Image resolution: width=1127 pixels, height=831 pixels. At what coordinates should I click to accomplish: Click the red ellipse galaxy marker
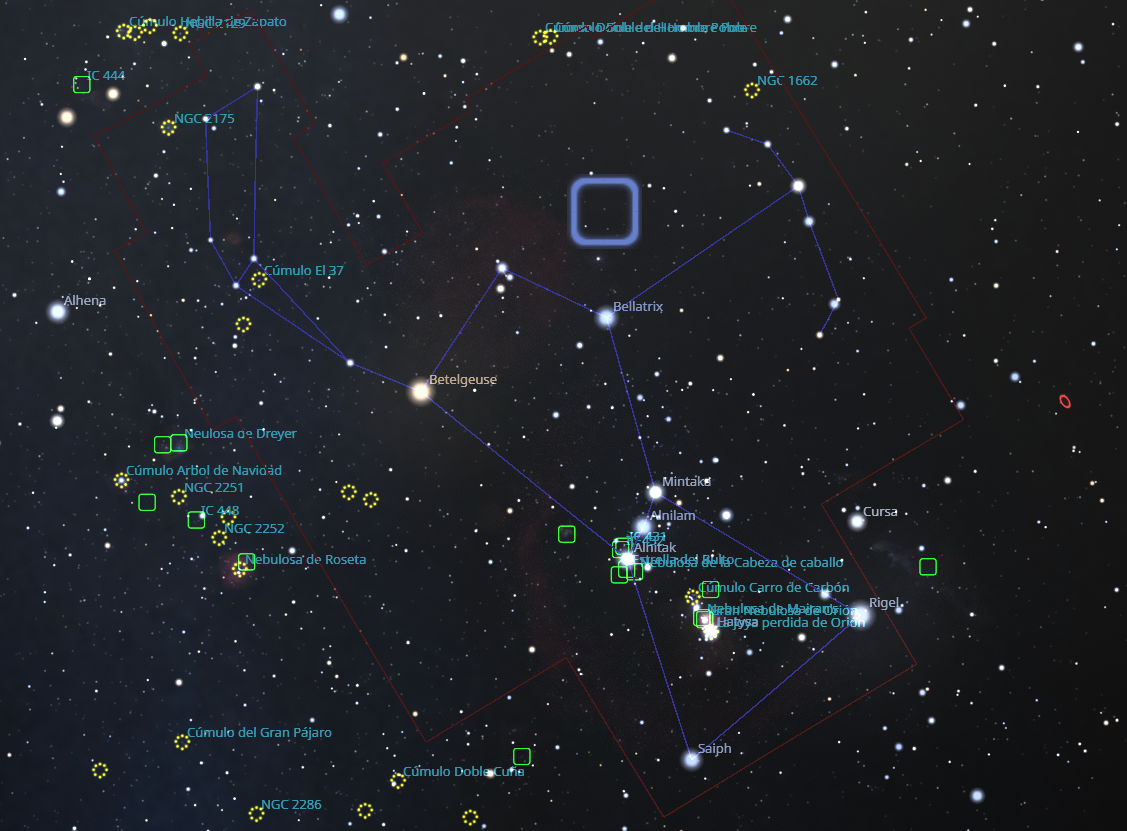click(x=1065, y=402)
